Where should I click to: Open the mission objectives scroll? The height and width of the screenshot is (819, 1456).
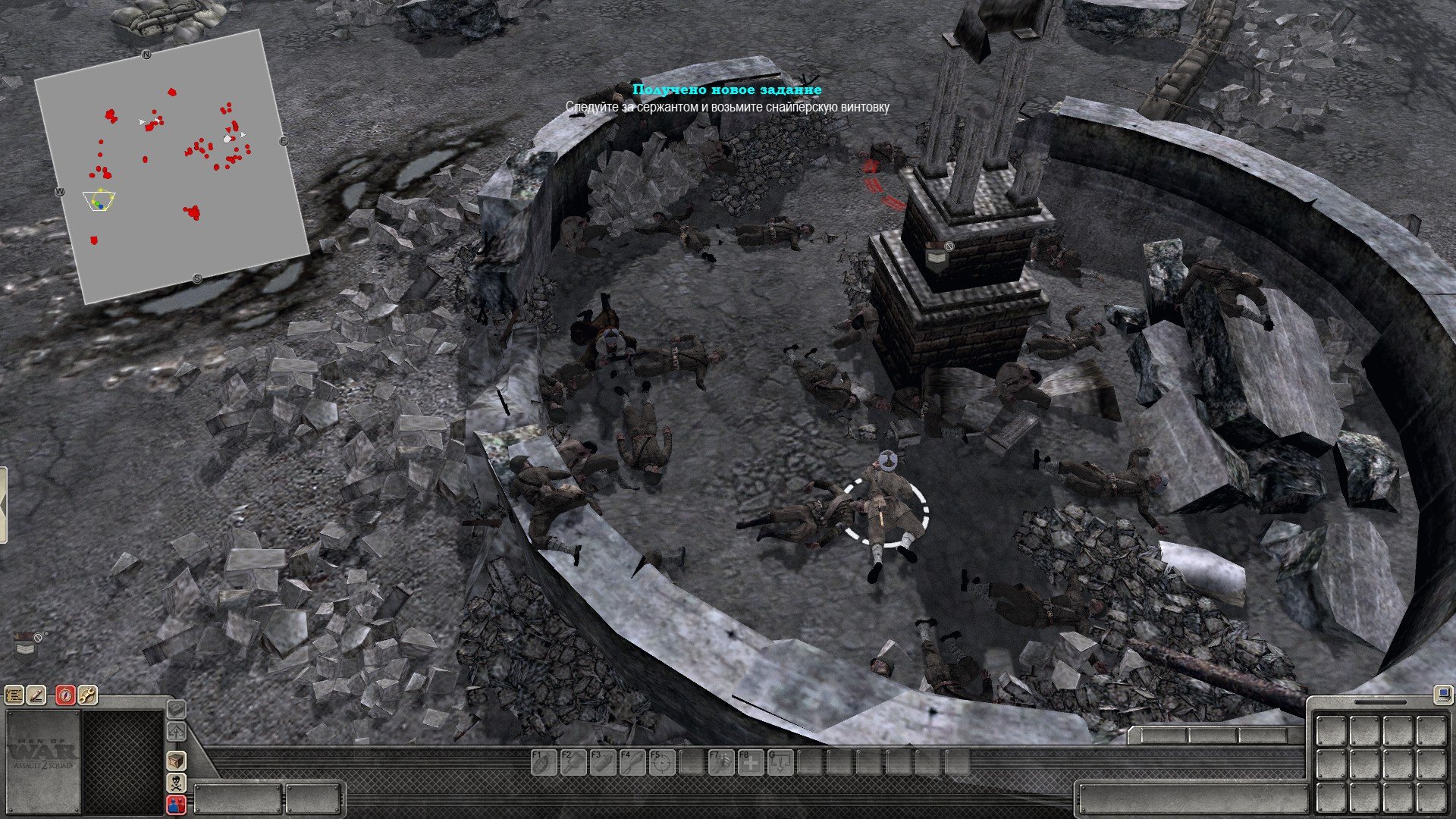14,695
